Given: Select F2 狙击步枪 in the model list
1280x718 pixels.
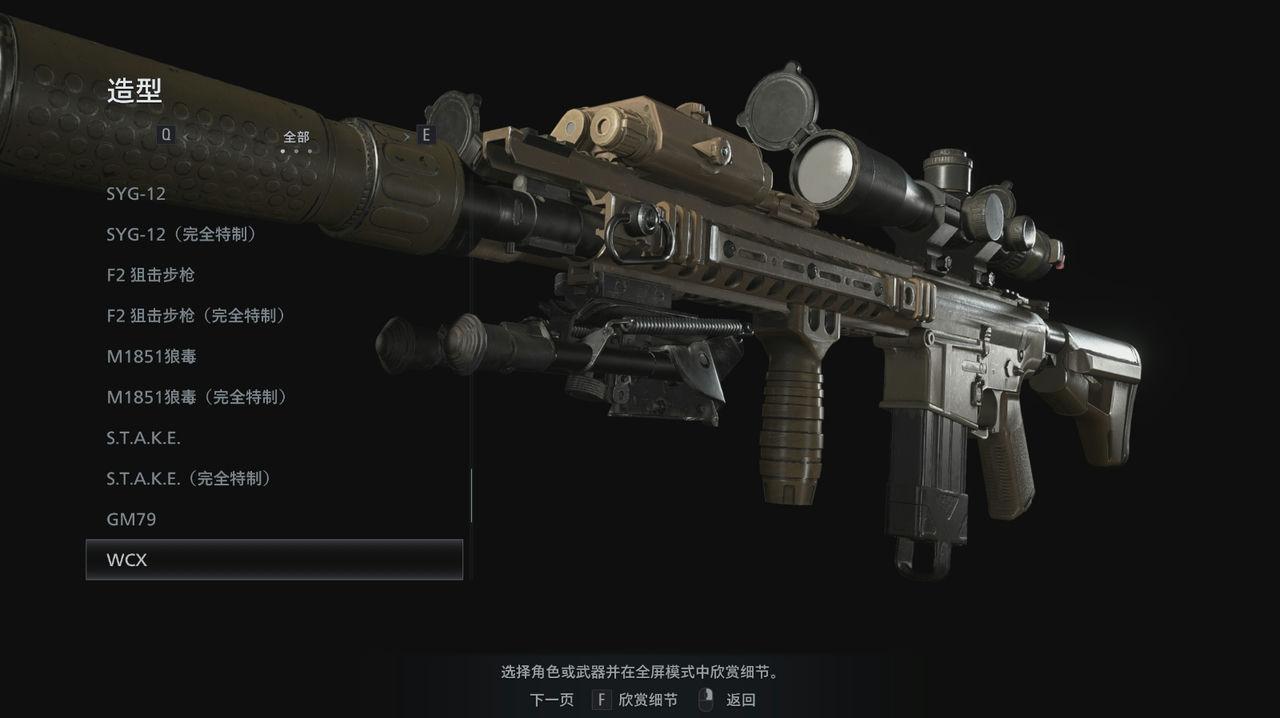Looking at the screenshot, I should click(x=150, y=275).
